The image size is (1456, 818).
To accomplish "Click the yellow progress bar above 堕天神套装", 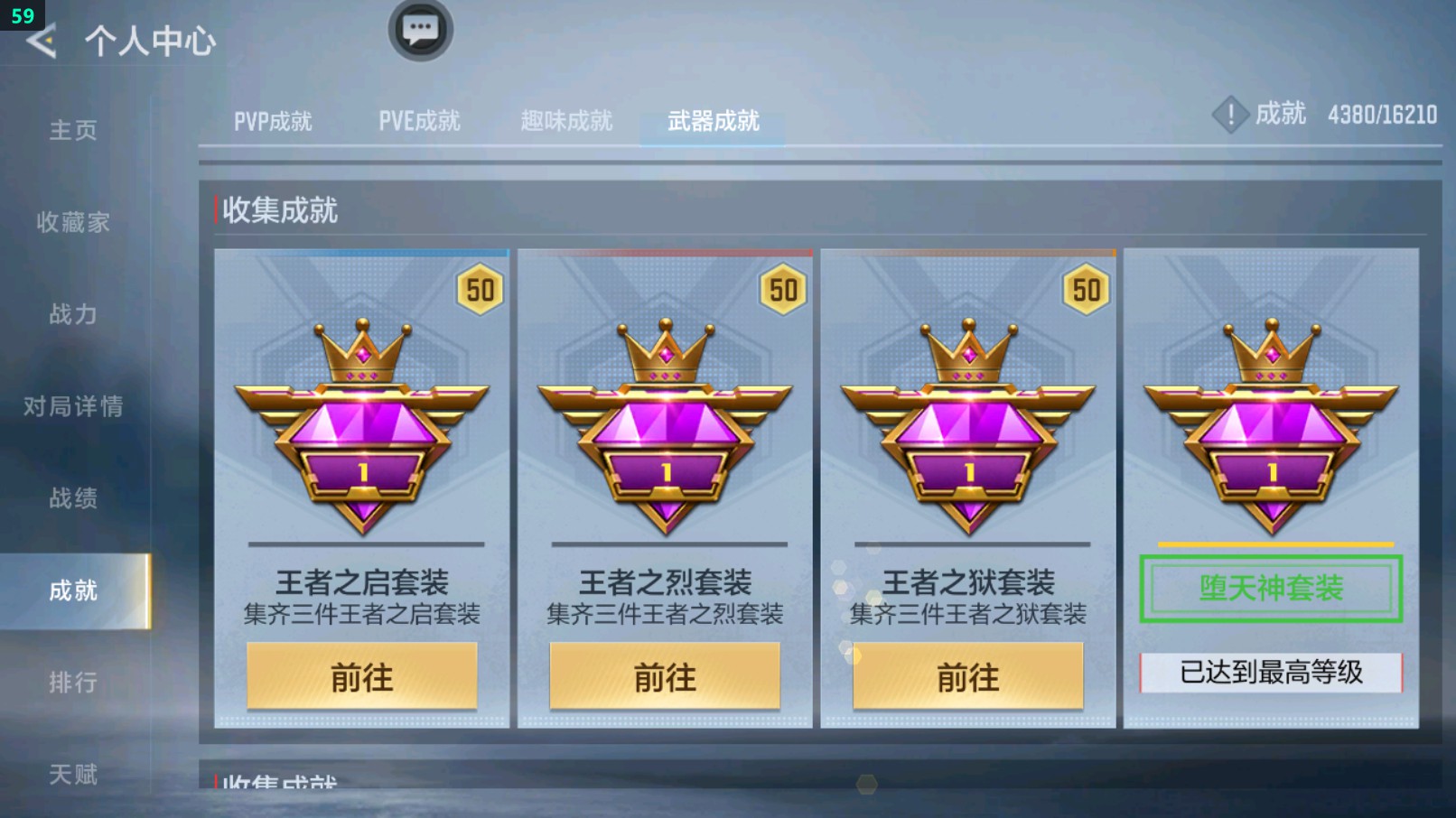I will [x=1268, y=543].
